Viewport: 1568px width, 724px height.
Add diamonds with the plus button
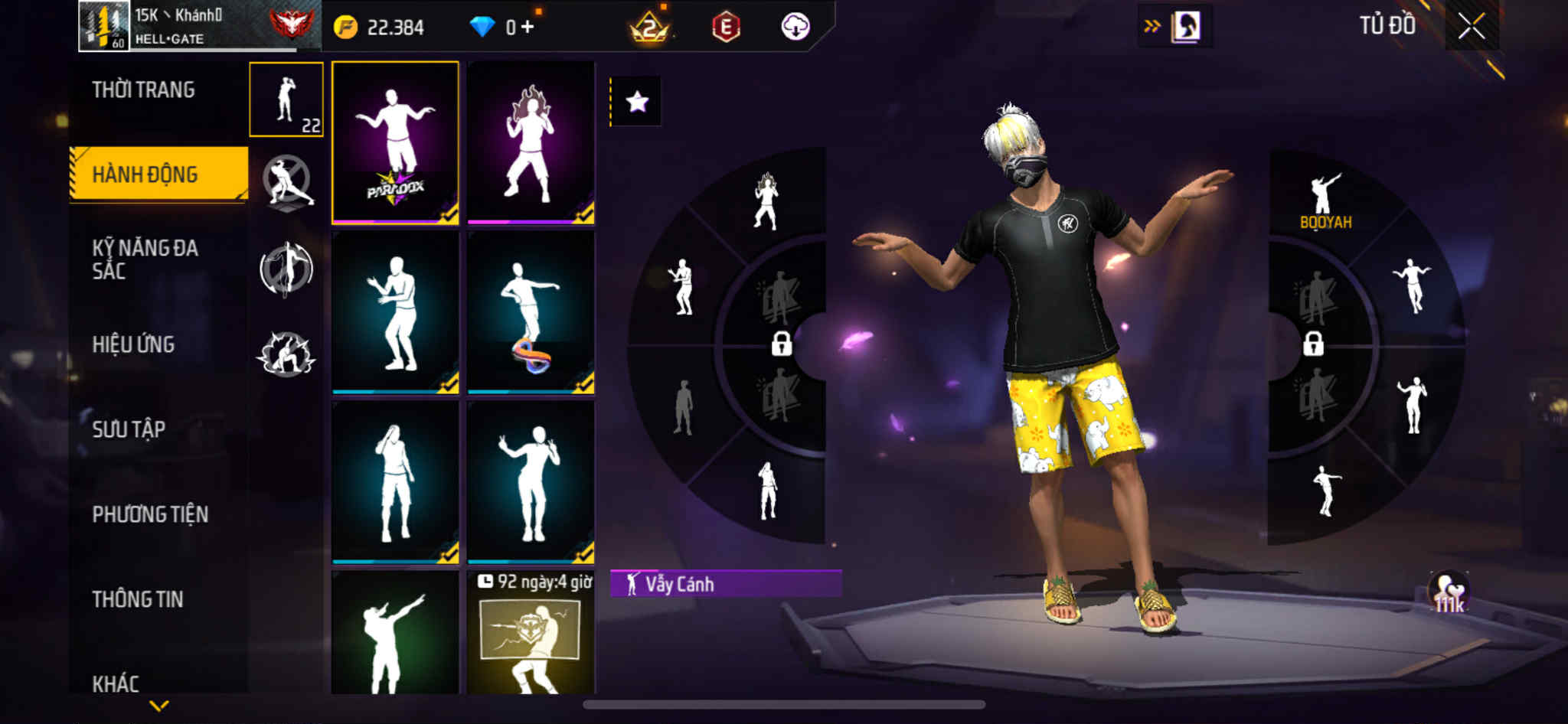[x=528, y=28]
